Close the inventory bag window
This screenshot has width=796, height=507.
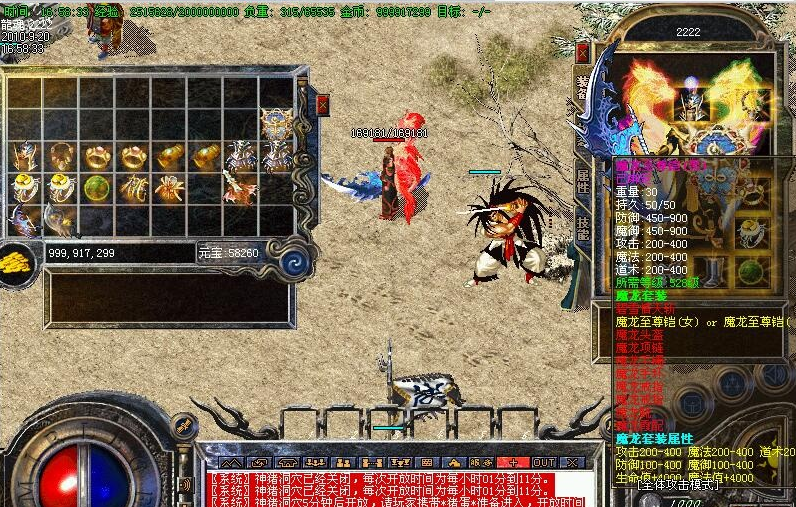point(323,103)
